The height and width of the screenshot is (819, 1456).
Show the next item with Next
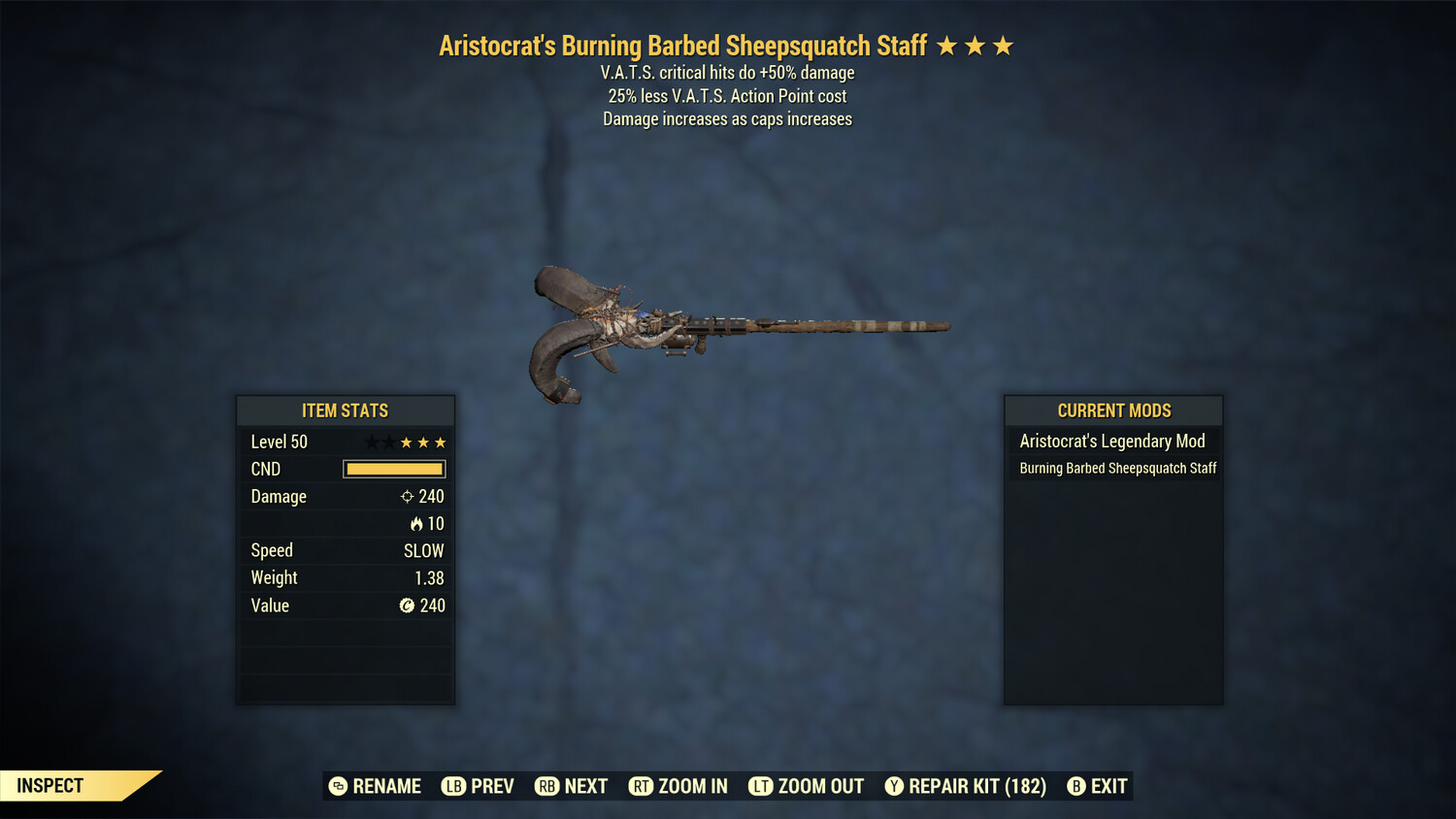[x=572, y=786]
